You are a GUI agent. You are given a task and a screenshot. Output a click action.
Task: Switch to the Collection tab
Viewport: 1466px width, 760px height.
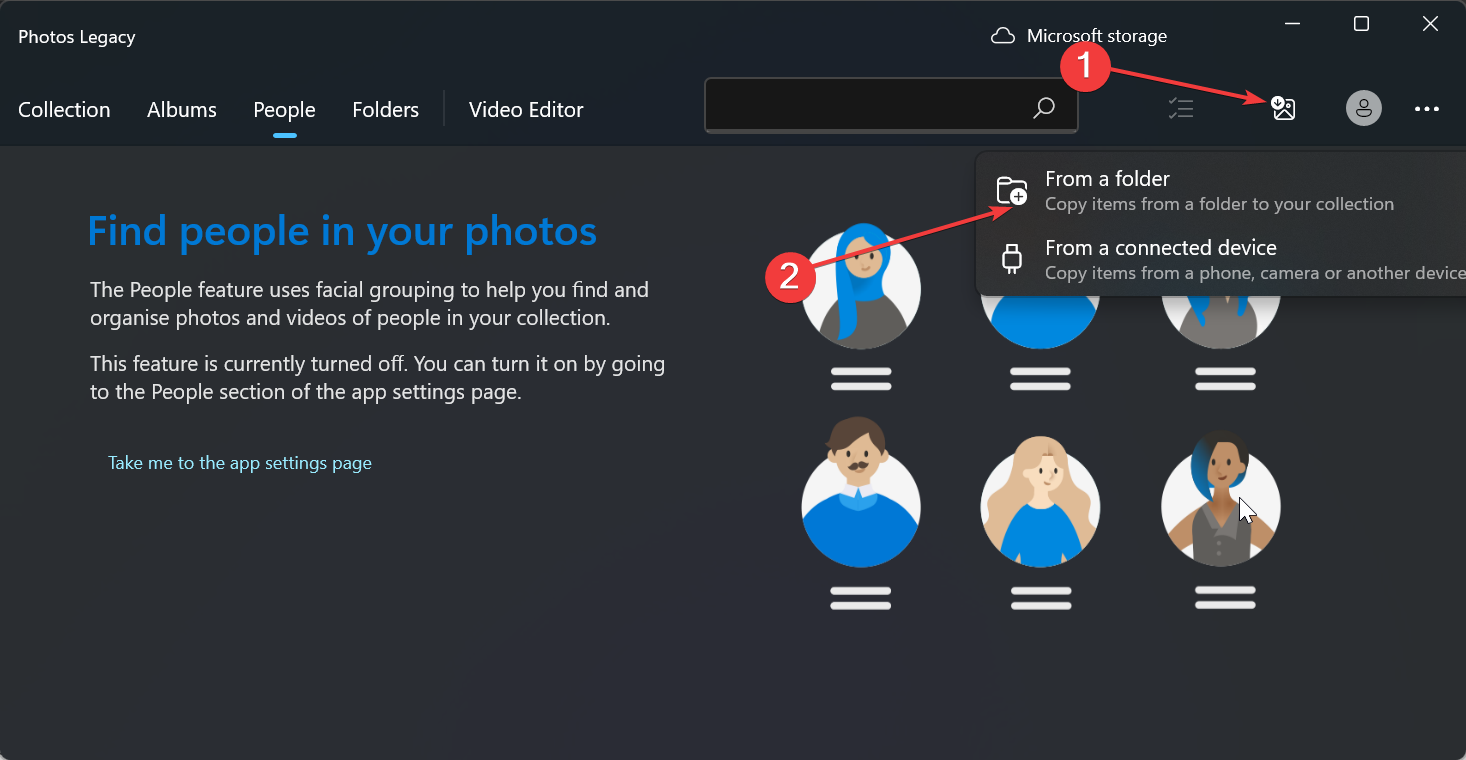[64, 109]
